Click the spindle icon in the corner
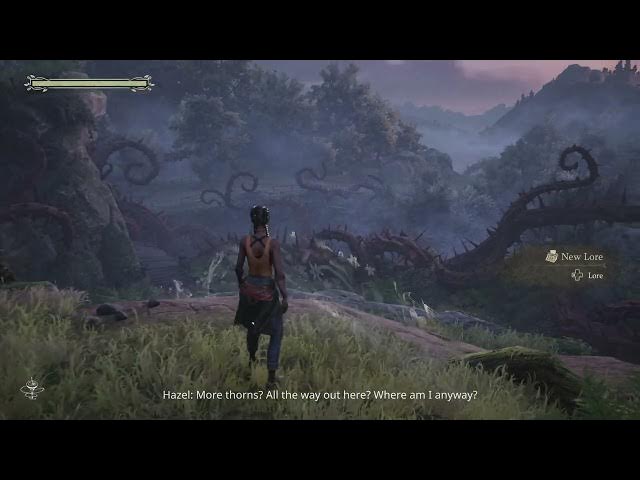The height and width of the screenshot is (480, 640). point(31,387)
